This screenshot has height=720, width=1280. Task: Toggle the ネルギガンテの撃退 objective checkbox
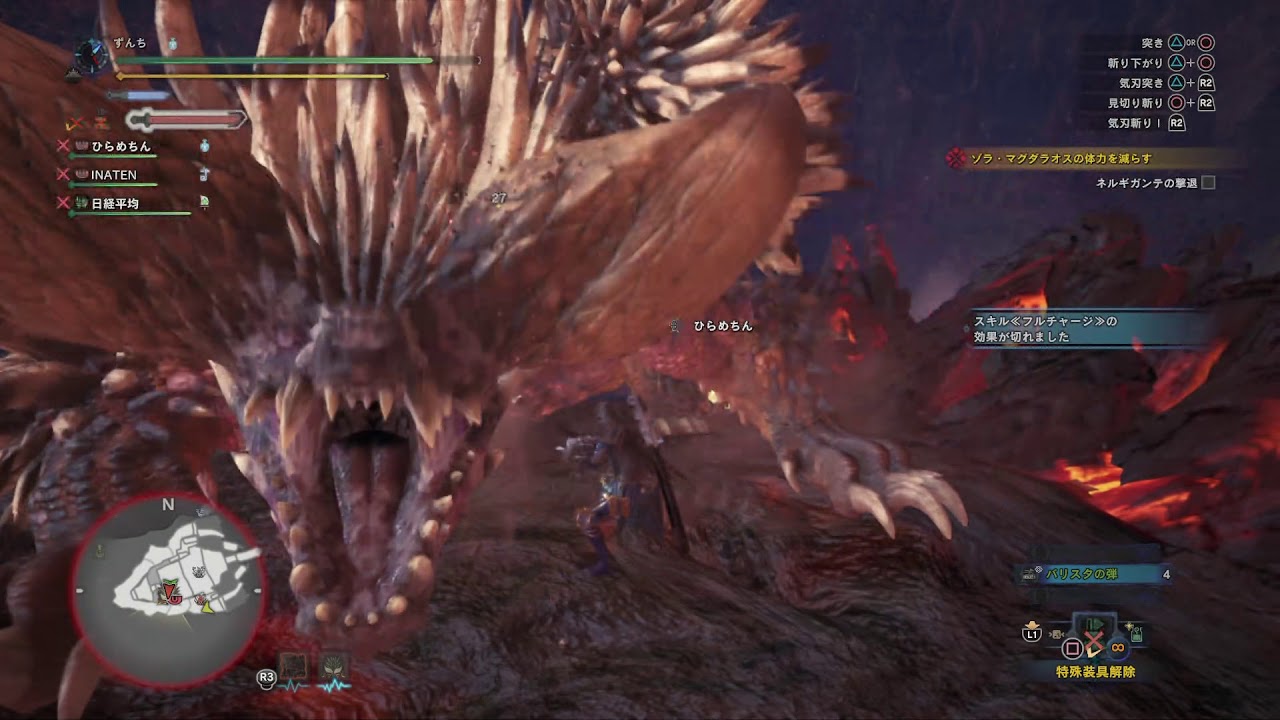pos(1208,183)
